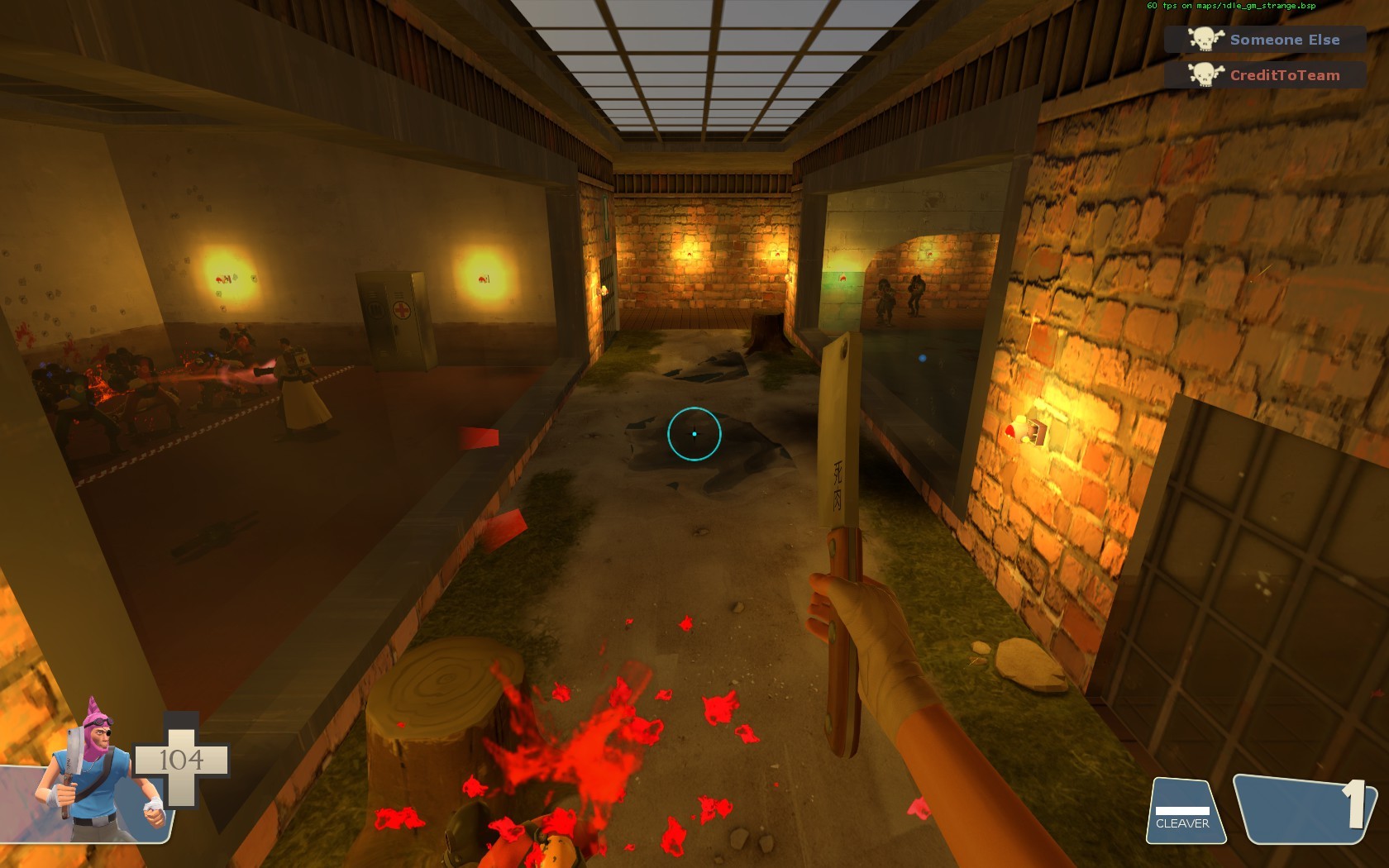Select the Someone Else name label

(x=1283, y=39)
